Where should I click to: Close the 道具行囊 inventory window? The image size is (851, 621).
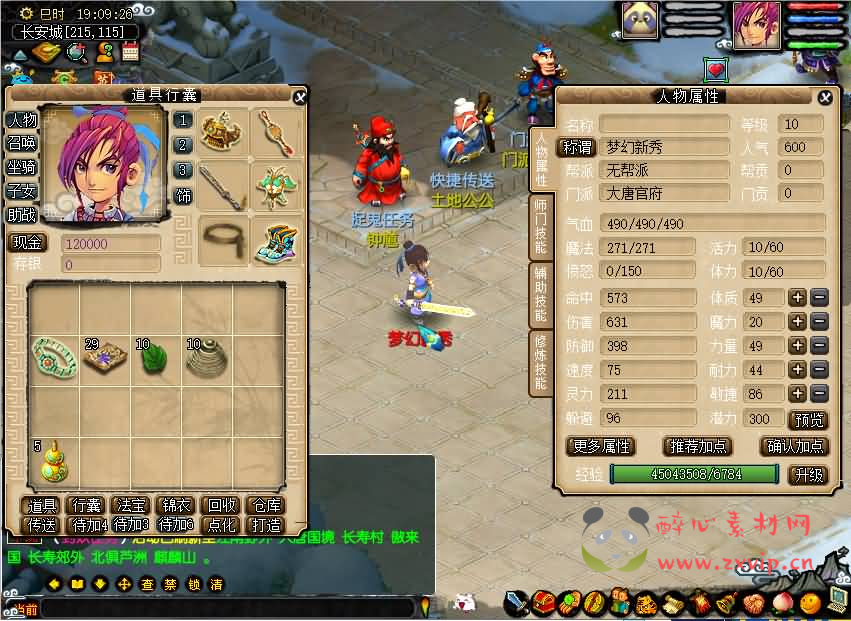[x=299, y=96]
